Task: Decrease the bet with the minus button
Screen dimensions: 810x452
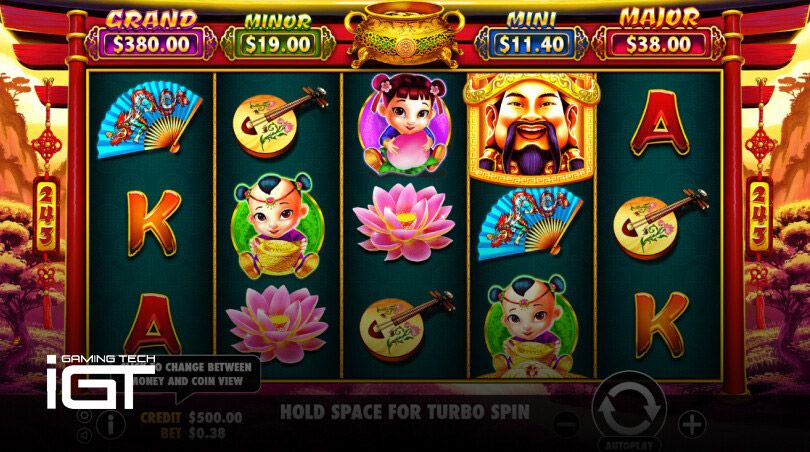Action: tap(566, 423)
